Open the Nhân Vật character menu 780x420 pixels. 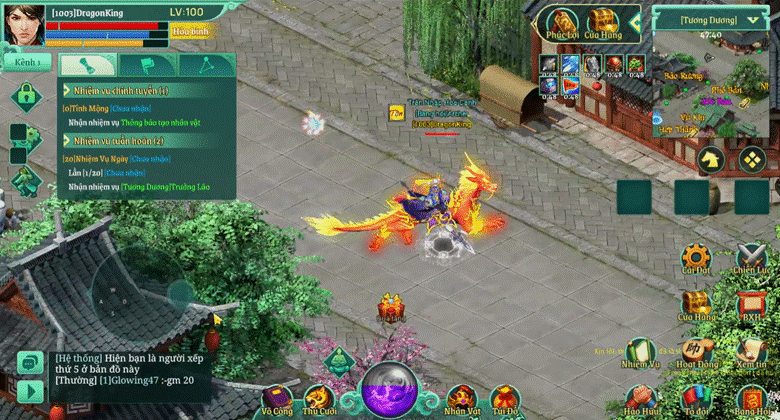point(461,398)
